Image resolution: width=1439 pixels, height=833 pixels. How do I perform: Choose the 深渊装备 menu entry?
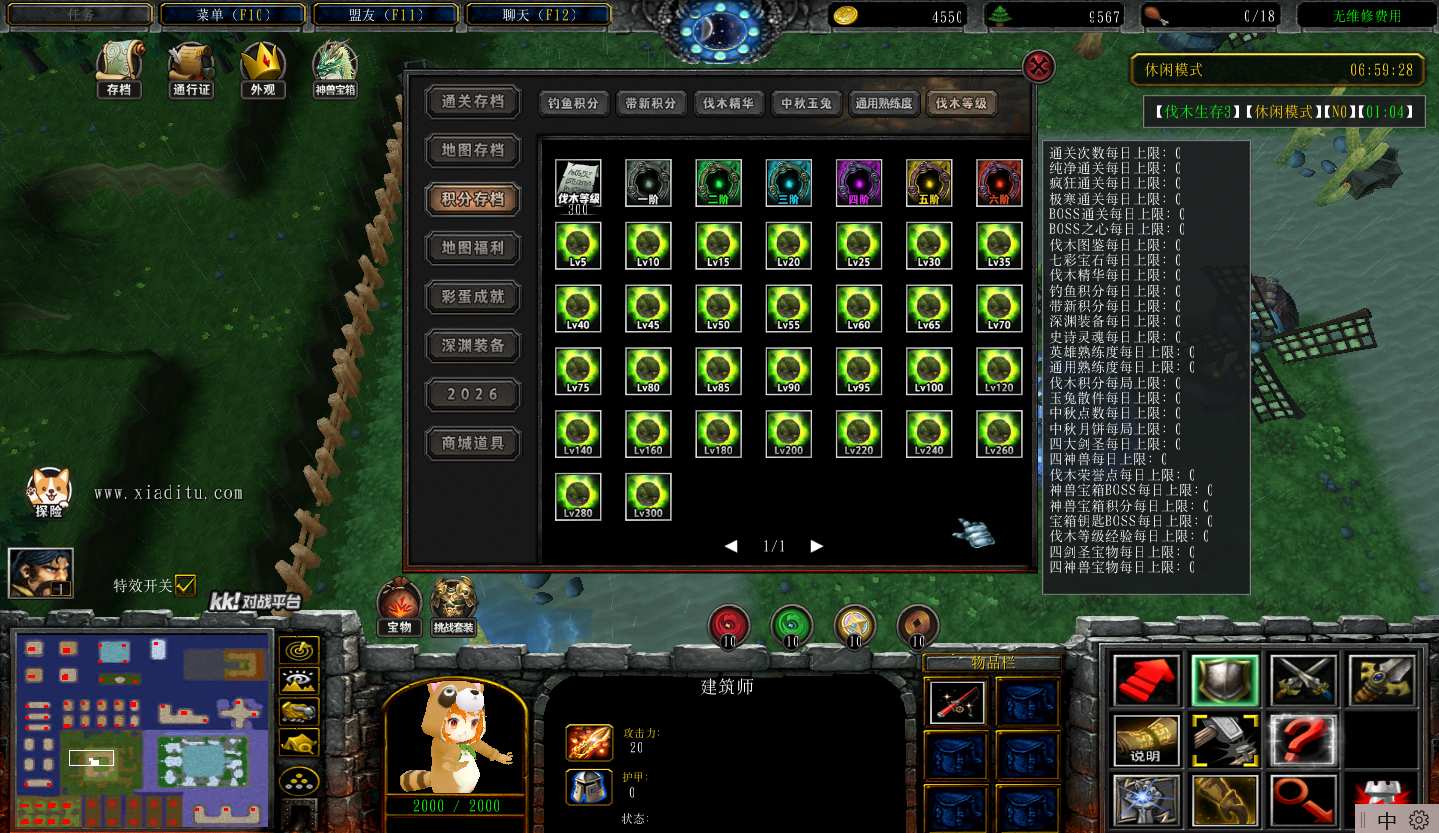(473, 345)
